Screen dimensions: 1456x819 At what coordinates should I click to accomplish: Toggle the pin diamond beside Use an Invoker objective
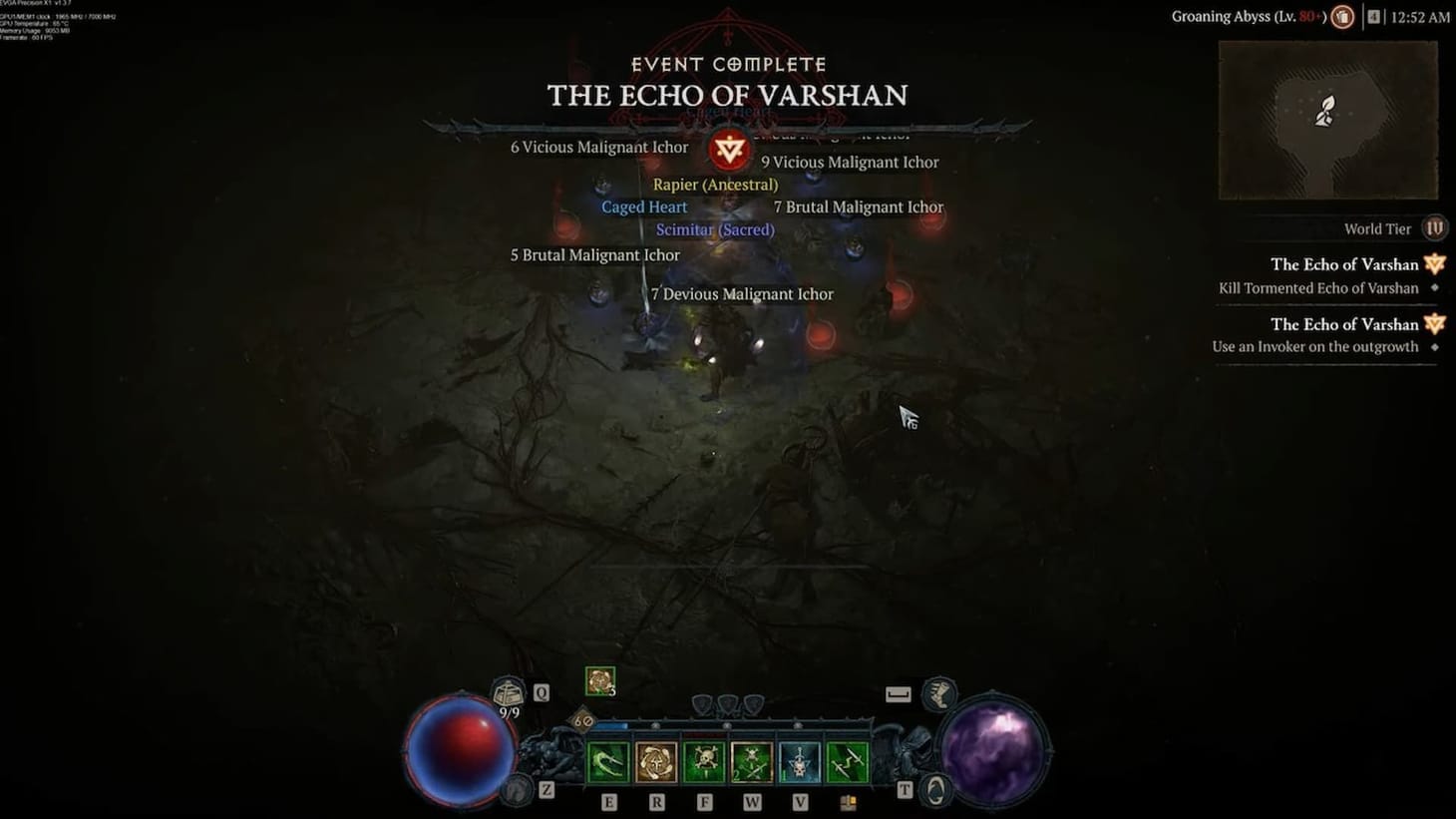[1436, 346]
